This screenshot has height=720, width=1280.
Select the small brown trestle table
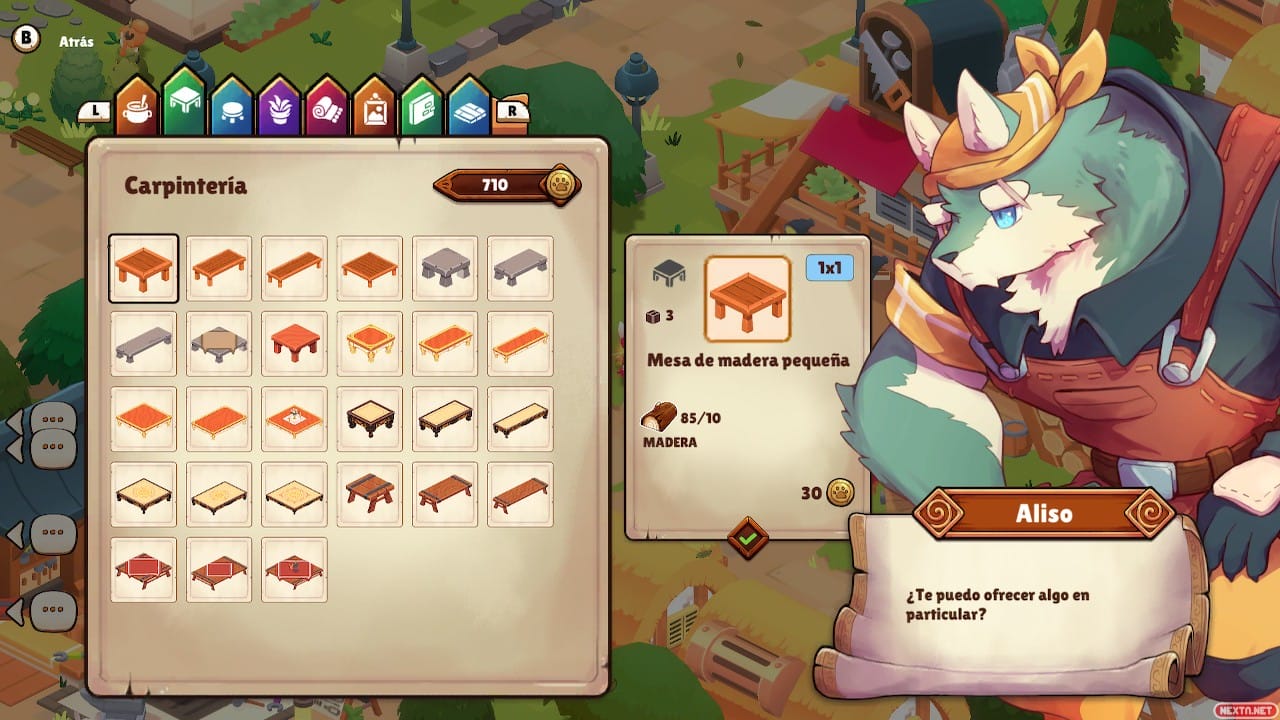(370, 494)
